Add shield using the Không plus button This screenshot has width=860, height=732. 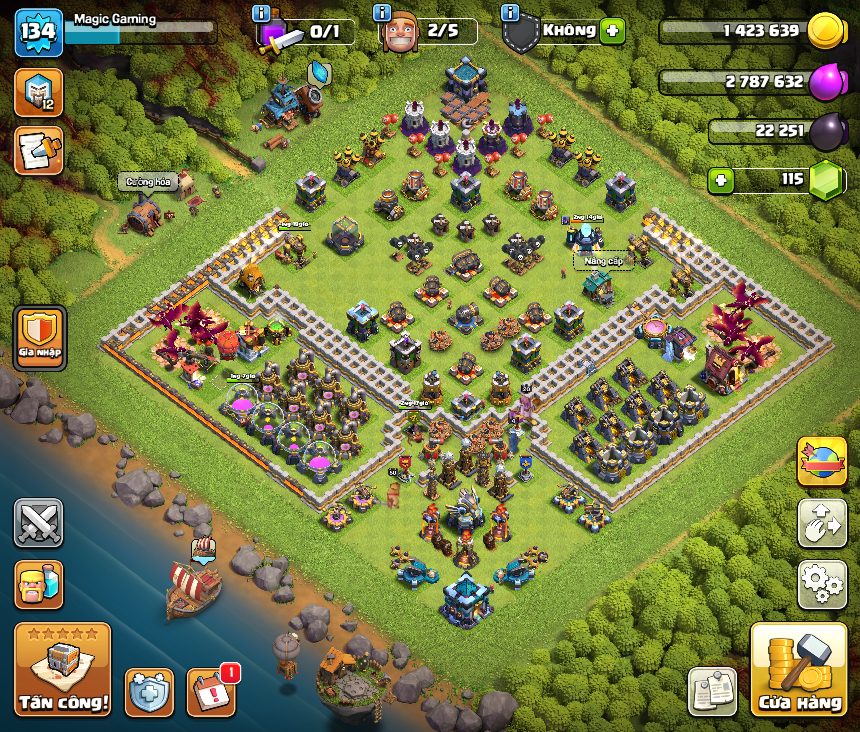[613, 31]
